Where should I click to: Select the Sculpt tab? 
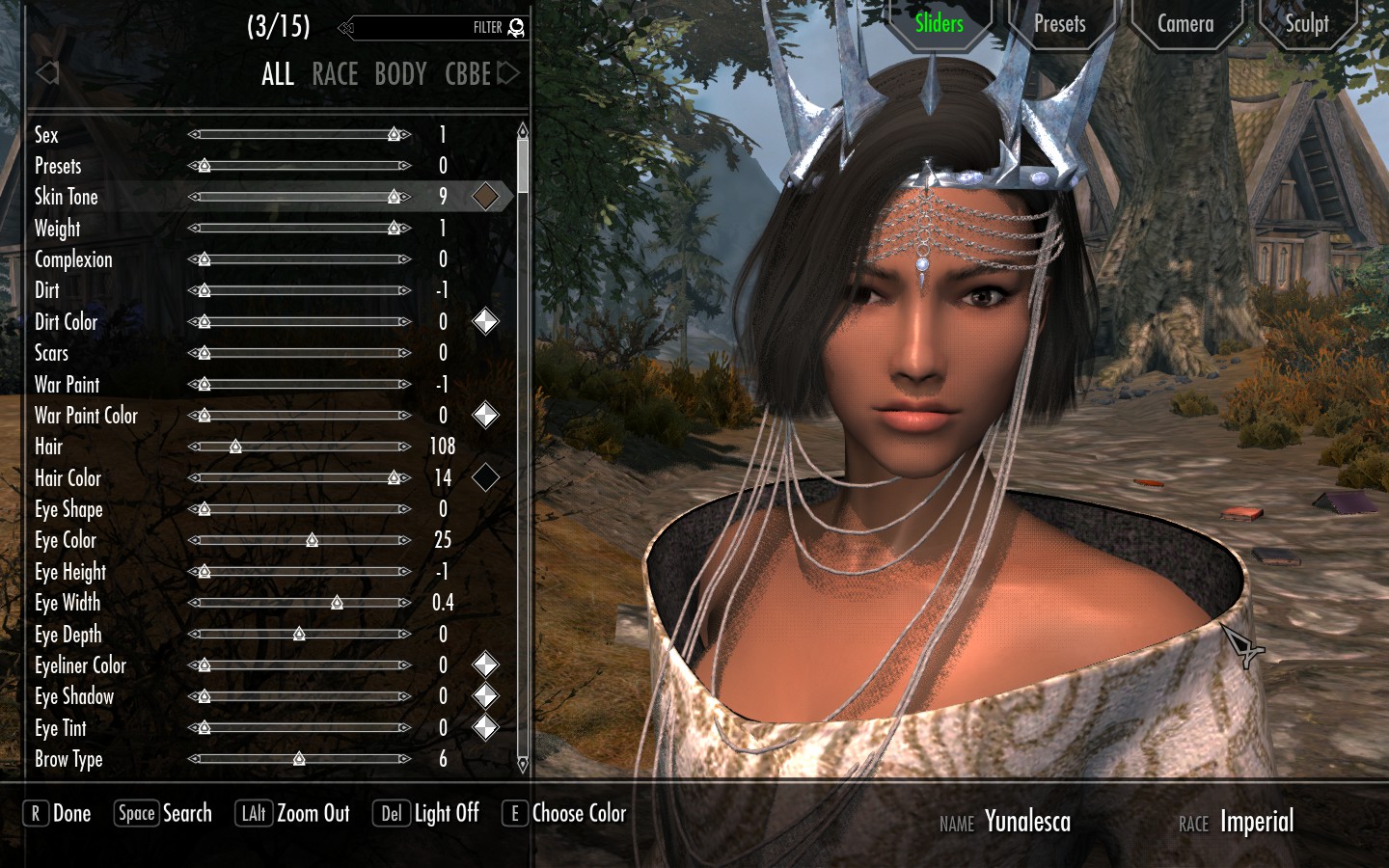click(1306, 24)
